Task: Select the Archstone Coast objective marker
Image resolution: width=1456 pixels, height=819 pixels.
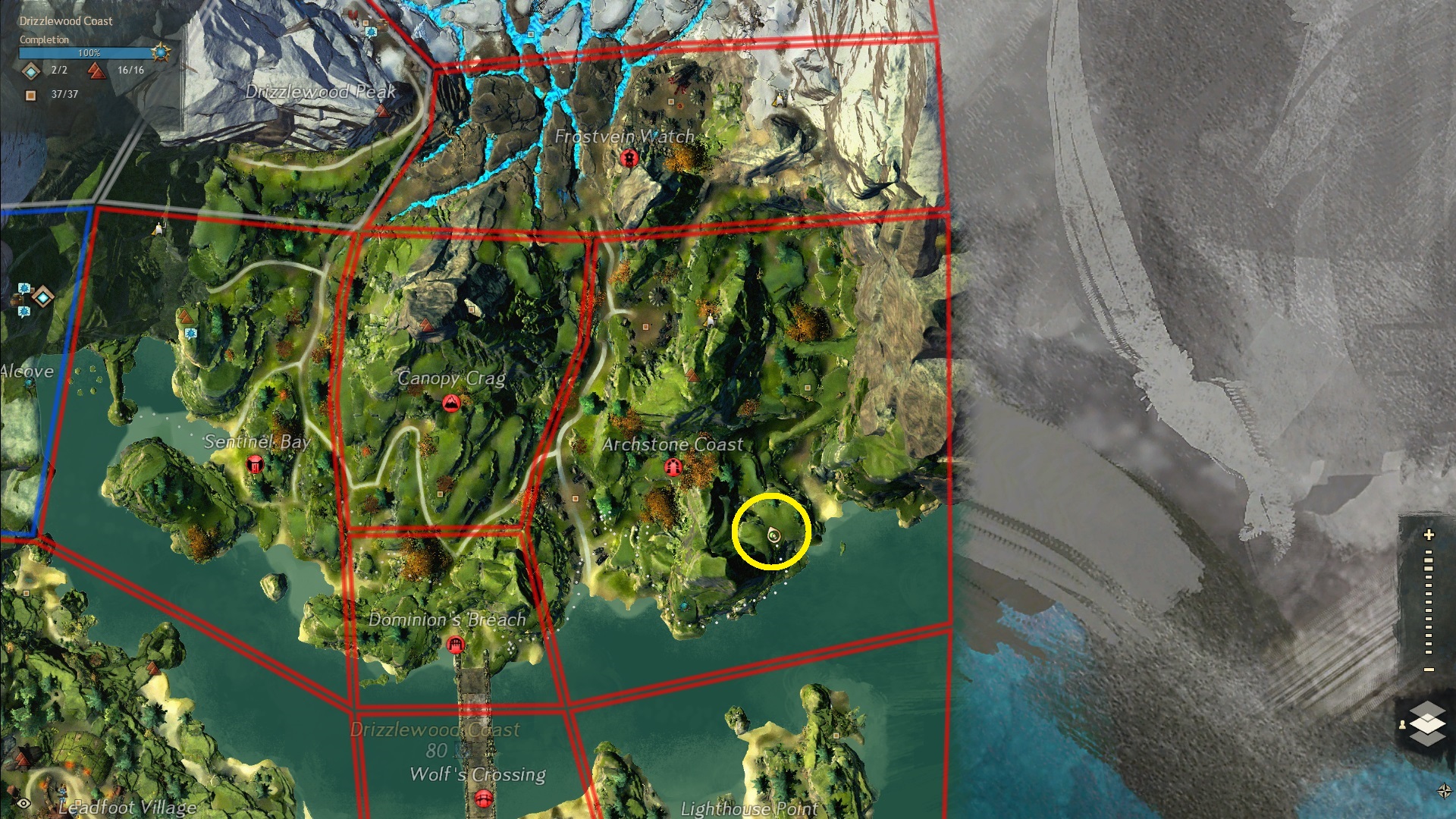Action: coord(673,467)
